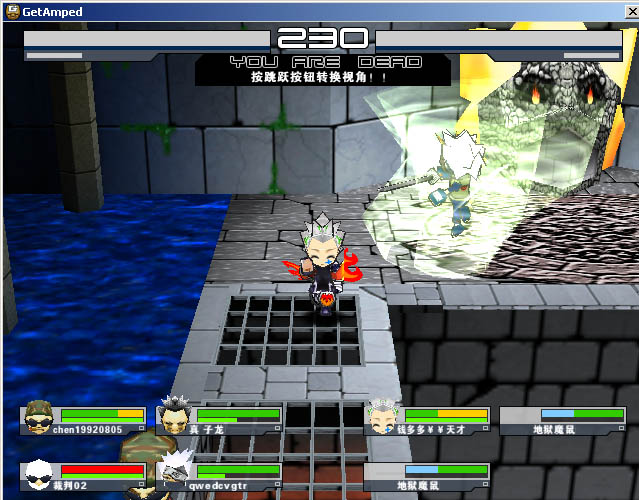Select the 裁判02 player panel

point(85,476)
